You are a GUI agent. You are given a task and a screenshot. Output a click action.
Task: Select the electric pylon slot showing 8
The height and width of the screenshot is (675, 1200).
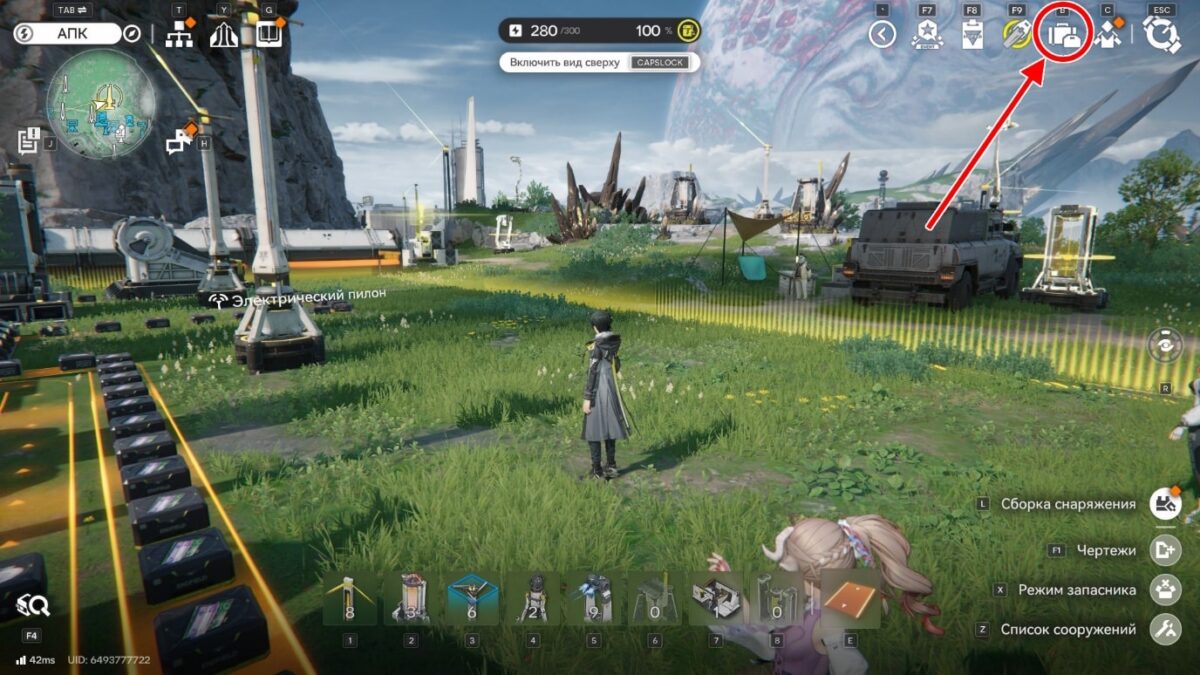350,599
